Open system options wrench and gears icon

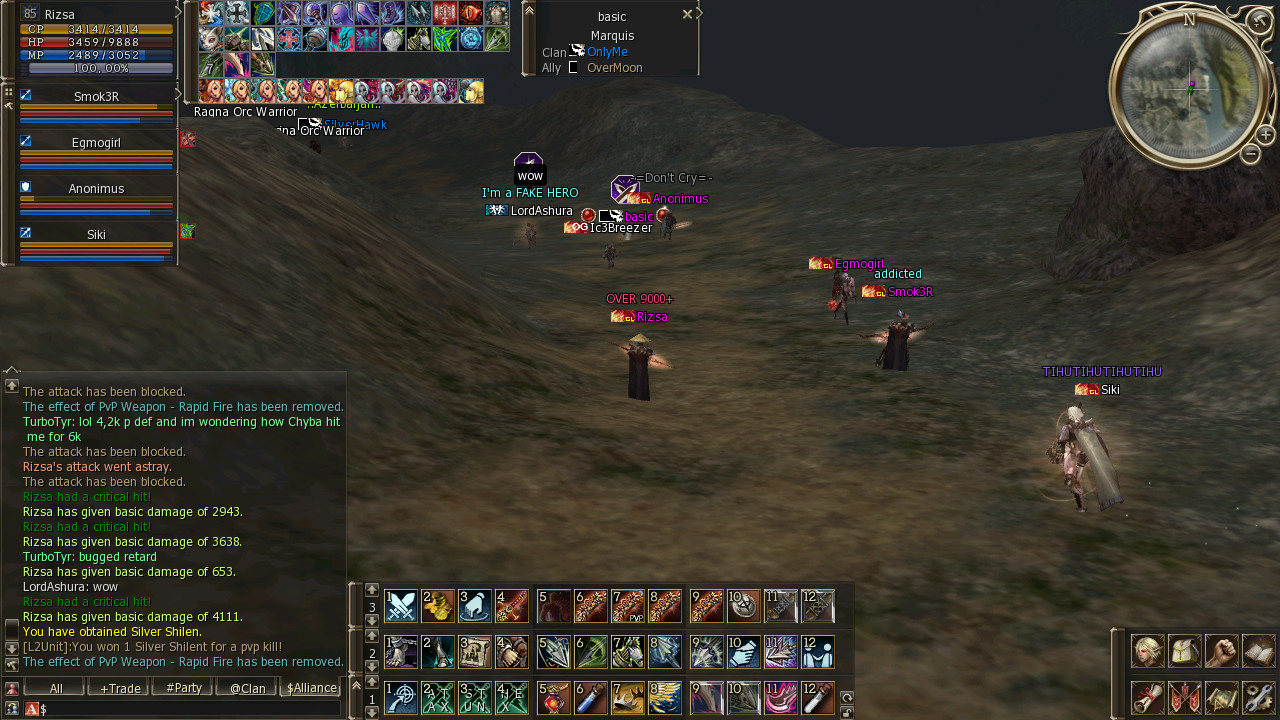pyautogui.click(x=1258, y=697)
